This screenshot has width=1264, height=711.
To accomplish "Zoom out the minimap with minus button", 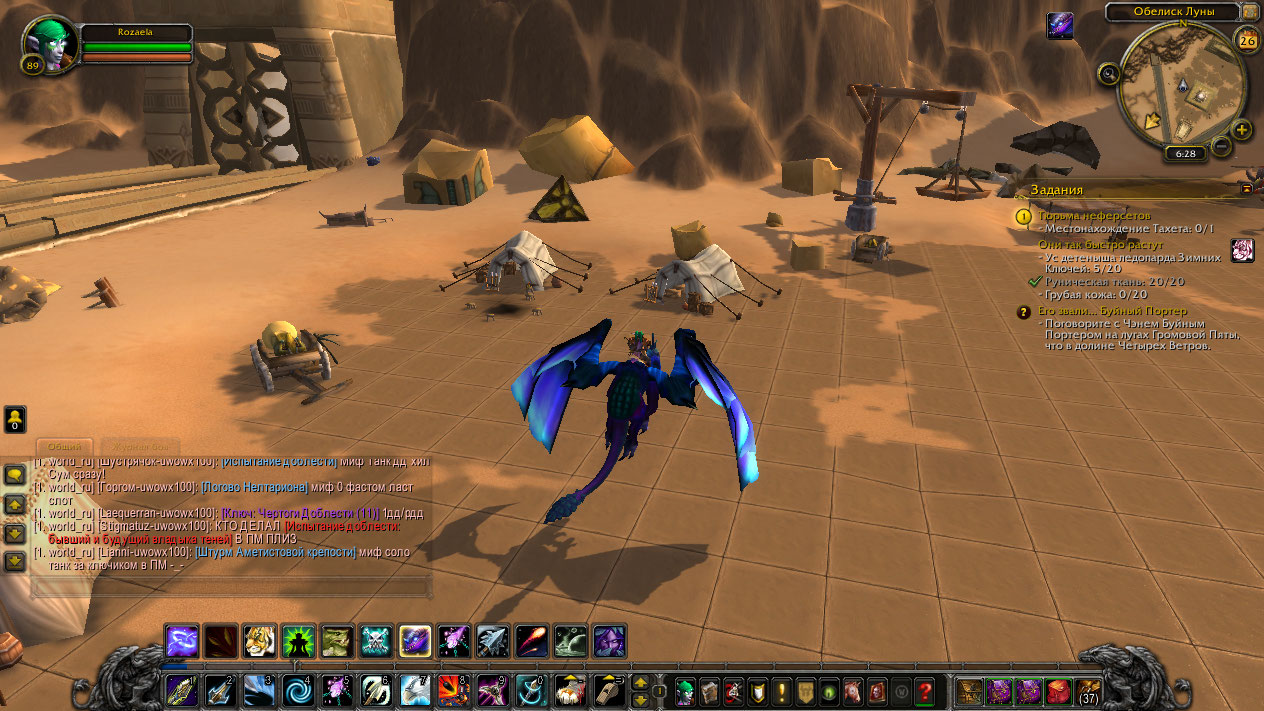I will point(1221,146).
